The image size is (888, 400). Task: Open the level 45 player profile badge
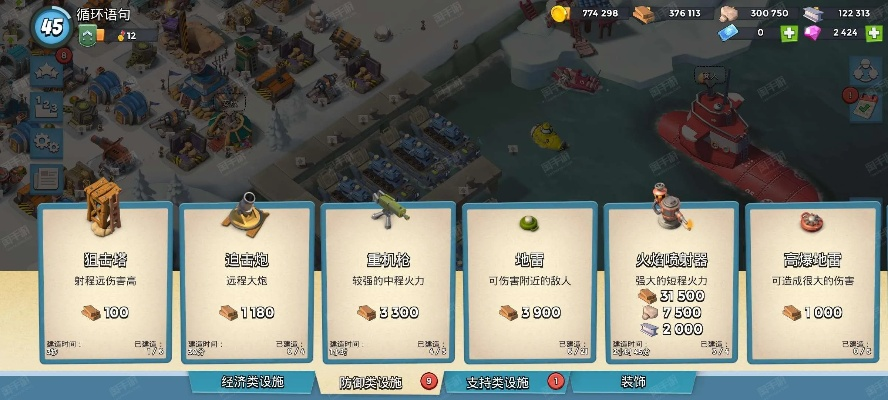(52, 25)
